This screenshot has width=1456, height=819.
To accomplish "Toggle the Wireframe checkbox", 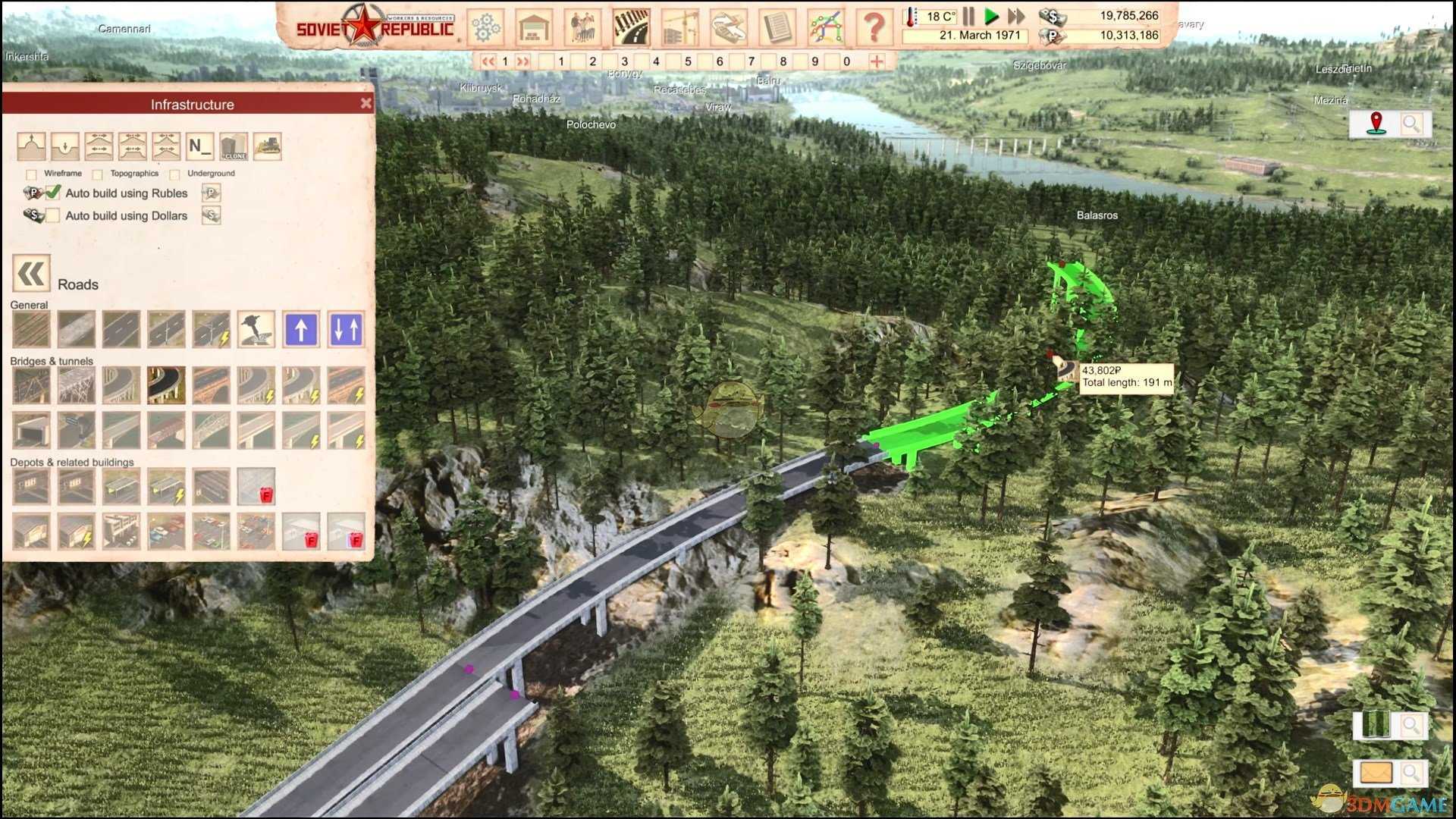I will click(32, 174).
